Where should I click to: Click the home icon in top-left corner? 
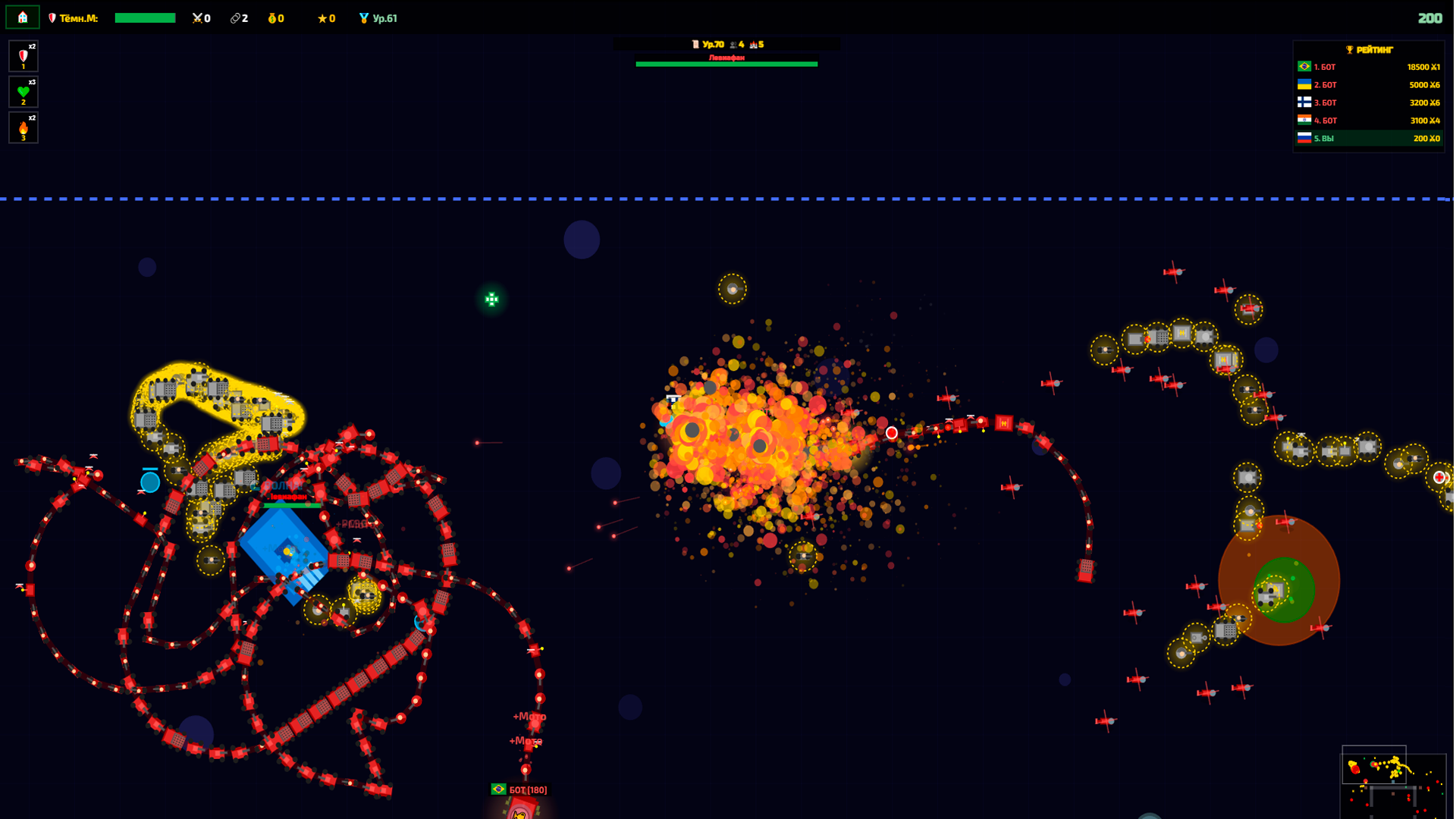[x=22, y=16]
